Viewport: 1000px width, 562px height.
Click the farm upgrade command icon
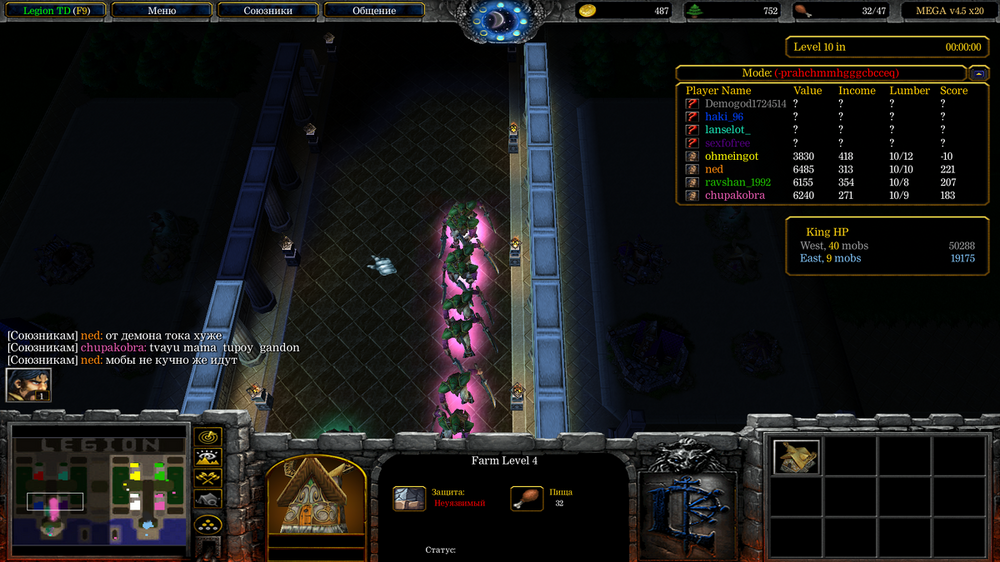(796, 456)
